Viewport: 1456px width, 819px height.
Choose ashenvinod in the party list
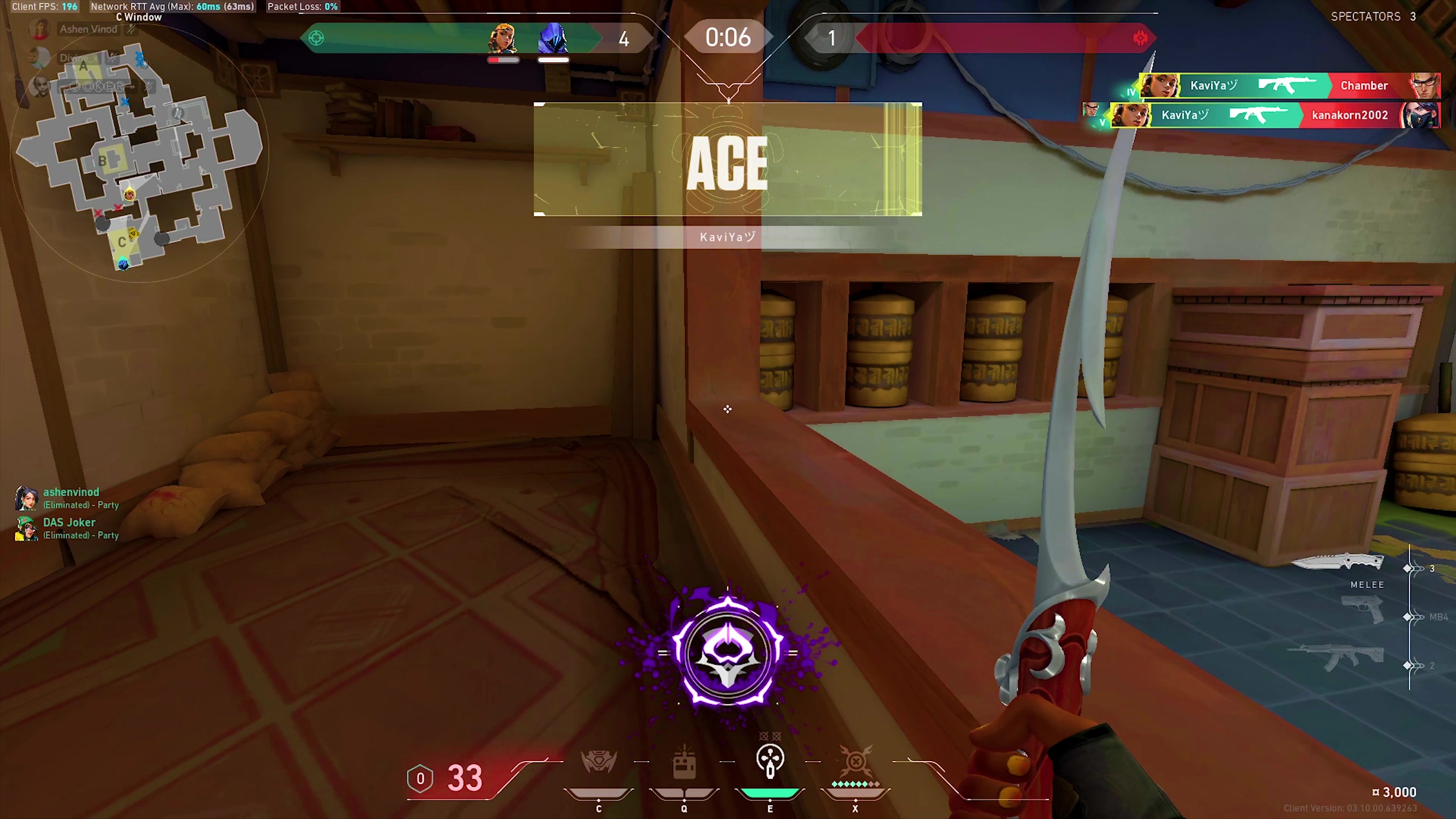point(71,492)
